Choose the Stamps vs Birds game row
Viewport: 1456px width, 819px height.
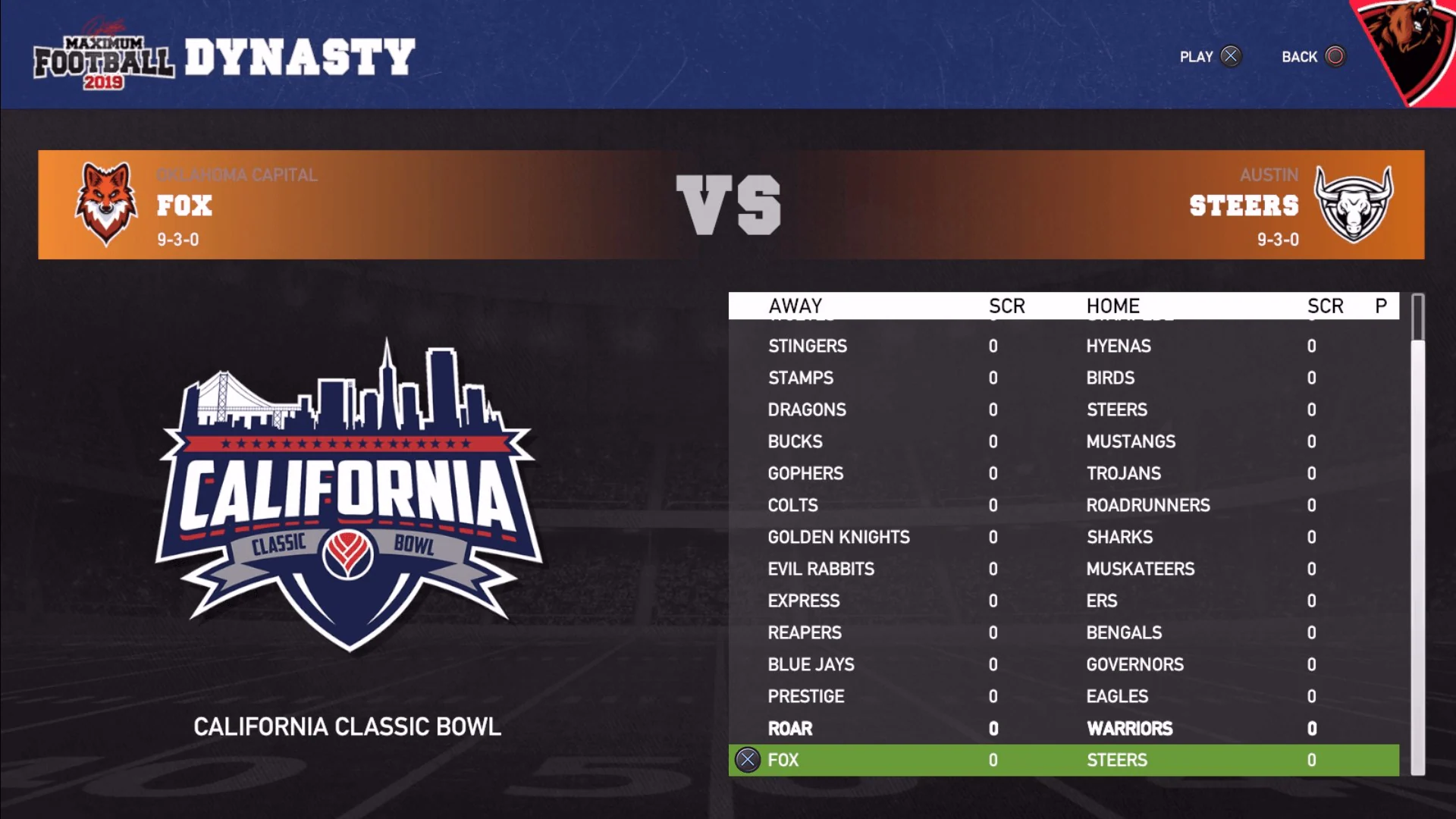point(1062,378)
